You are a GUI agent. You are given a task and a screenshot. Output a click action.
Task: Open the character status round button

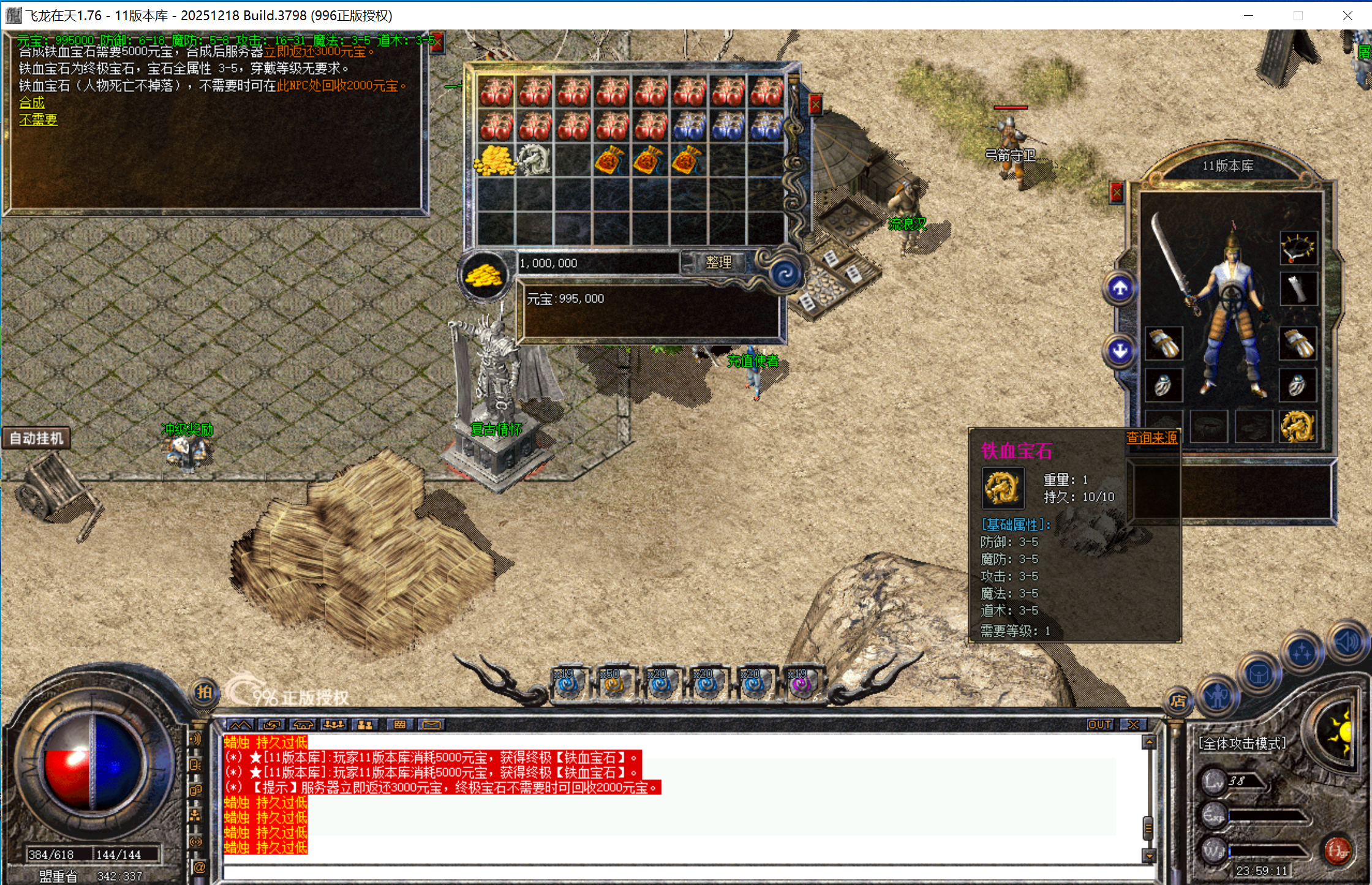click(x=1218, y=695)
